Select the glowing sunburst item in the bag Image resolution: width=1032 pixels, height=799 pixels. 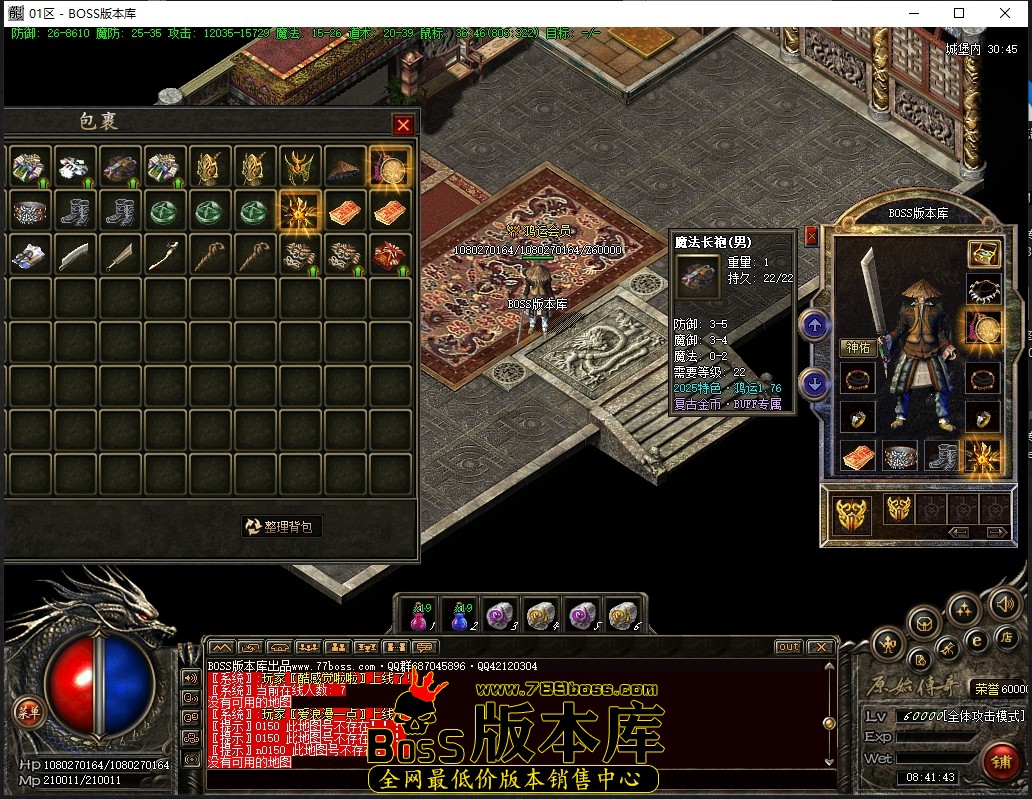tap(299, 212)
